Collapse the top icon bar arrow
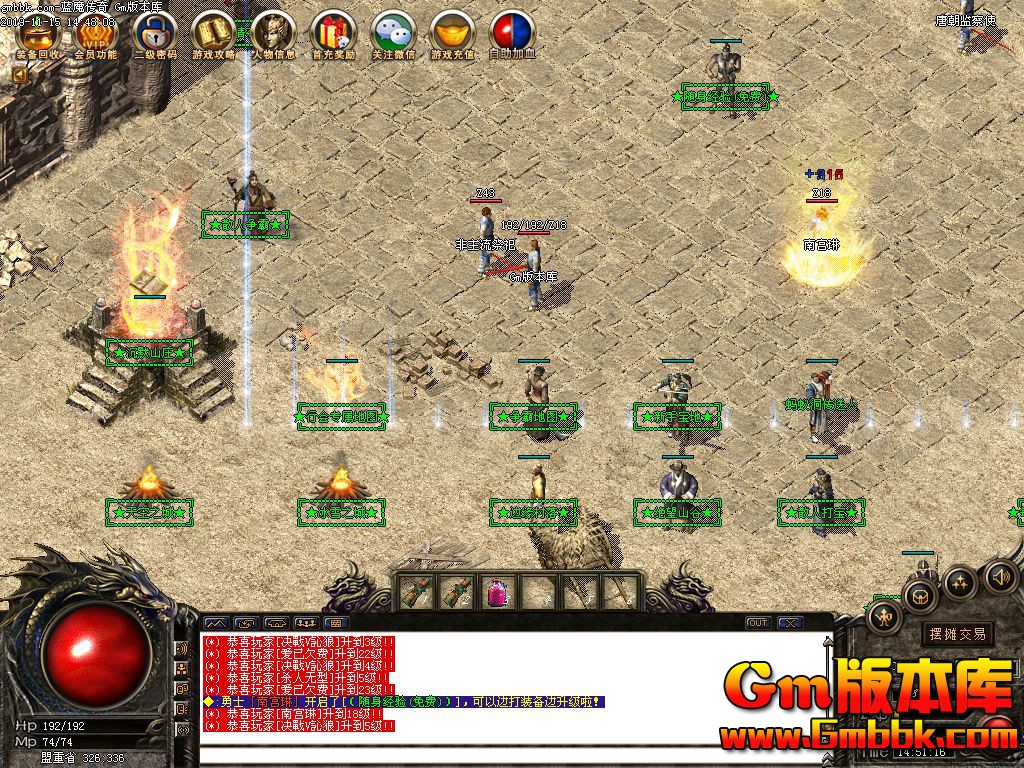 pyautogui.click(x=18, y=74)
